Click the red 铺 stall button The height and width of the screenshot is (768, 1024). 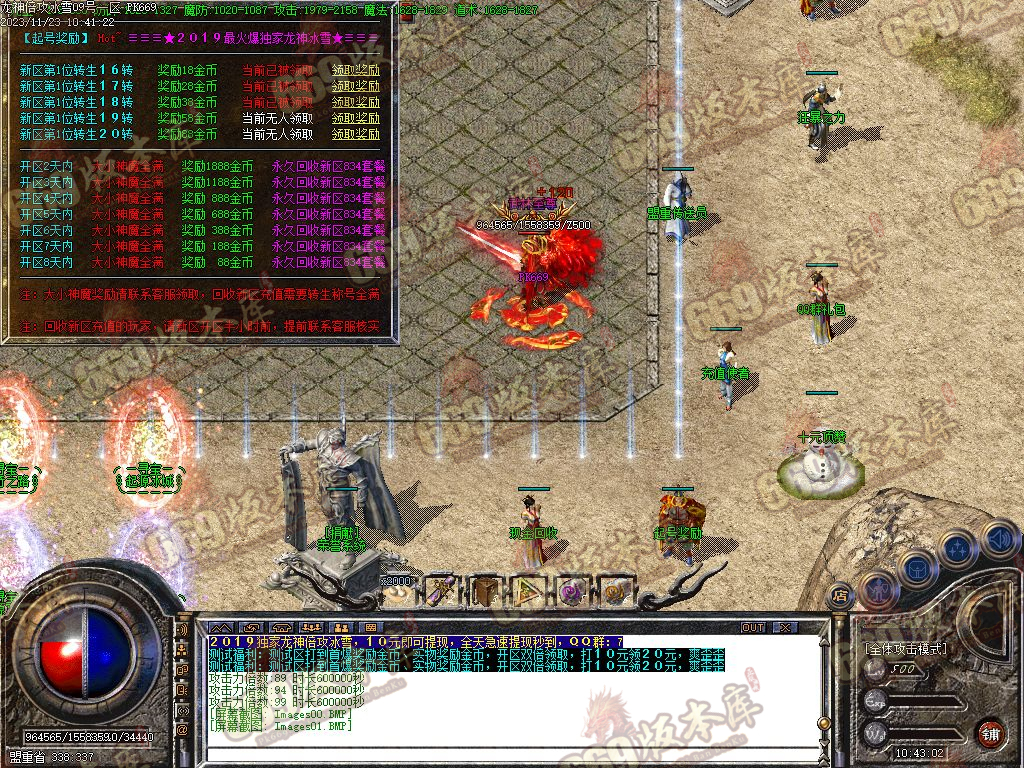pyautogui.click(x=990, y=733)
